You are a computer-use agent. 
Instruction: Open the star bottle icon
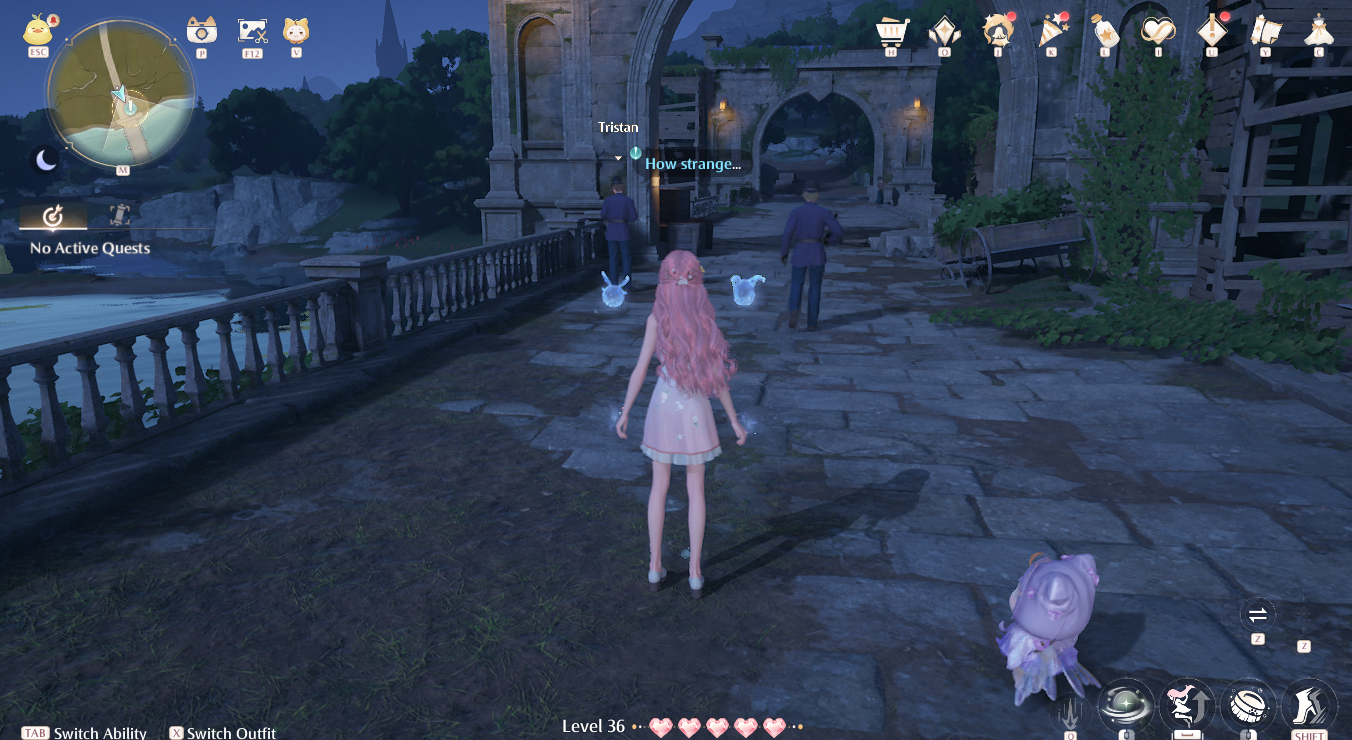click(x=1104, y=30)
